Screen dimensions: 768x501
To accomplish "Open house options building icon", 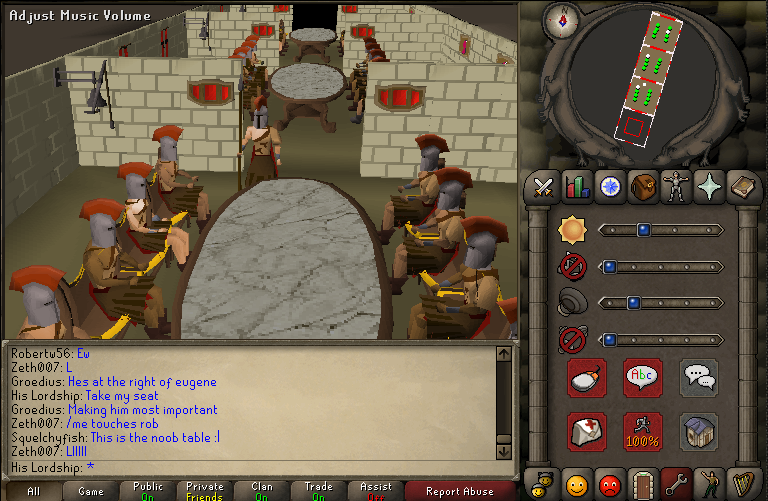I will pyautogui.click(x=699, y=432).
